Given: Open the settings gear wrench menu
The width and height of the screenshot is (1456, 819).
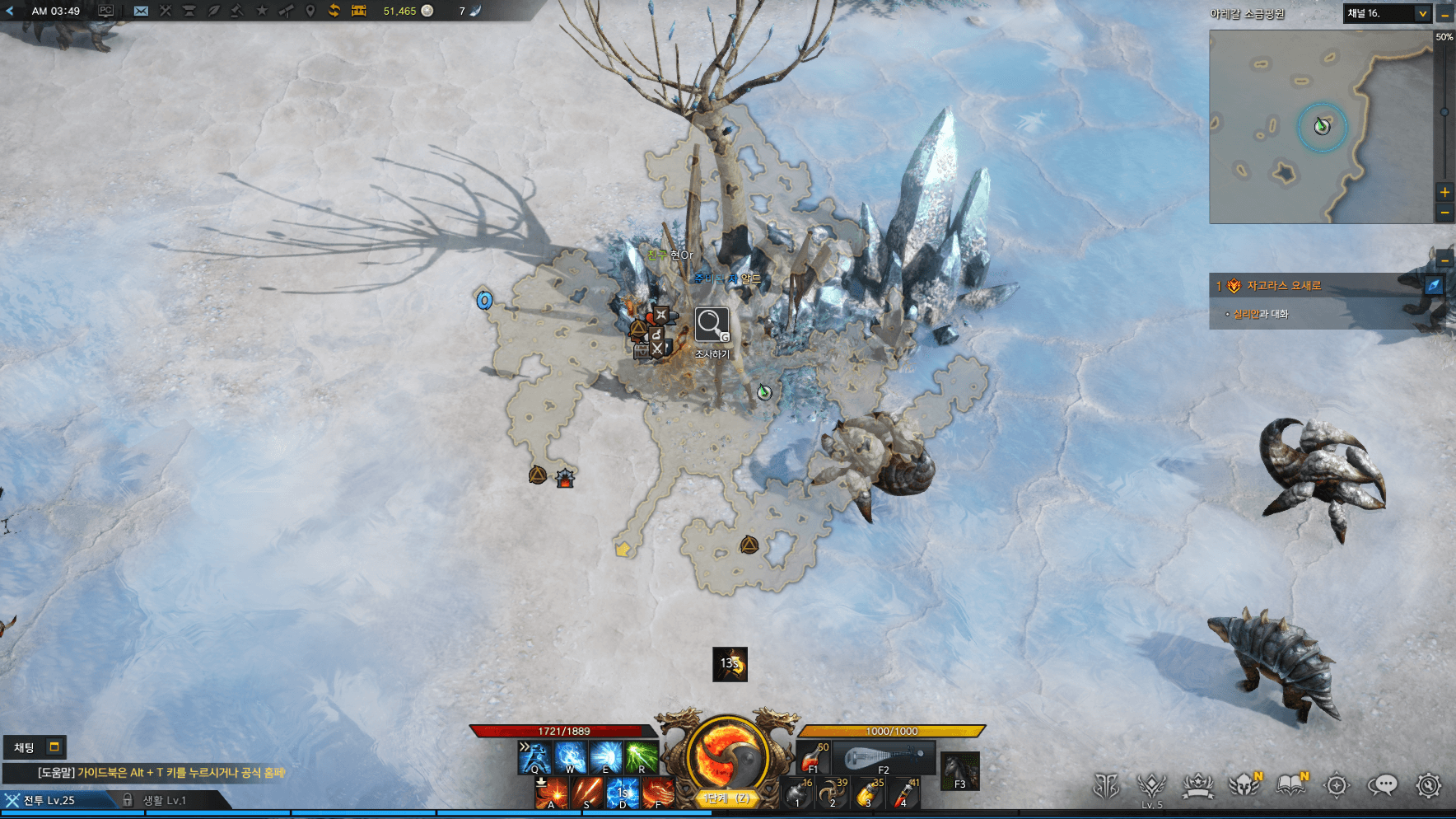Looking at the screenshot, I should [x=1428, y=785].
